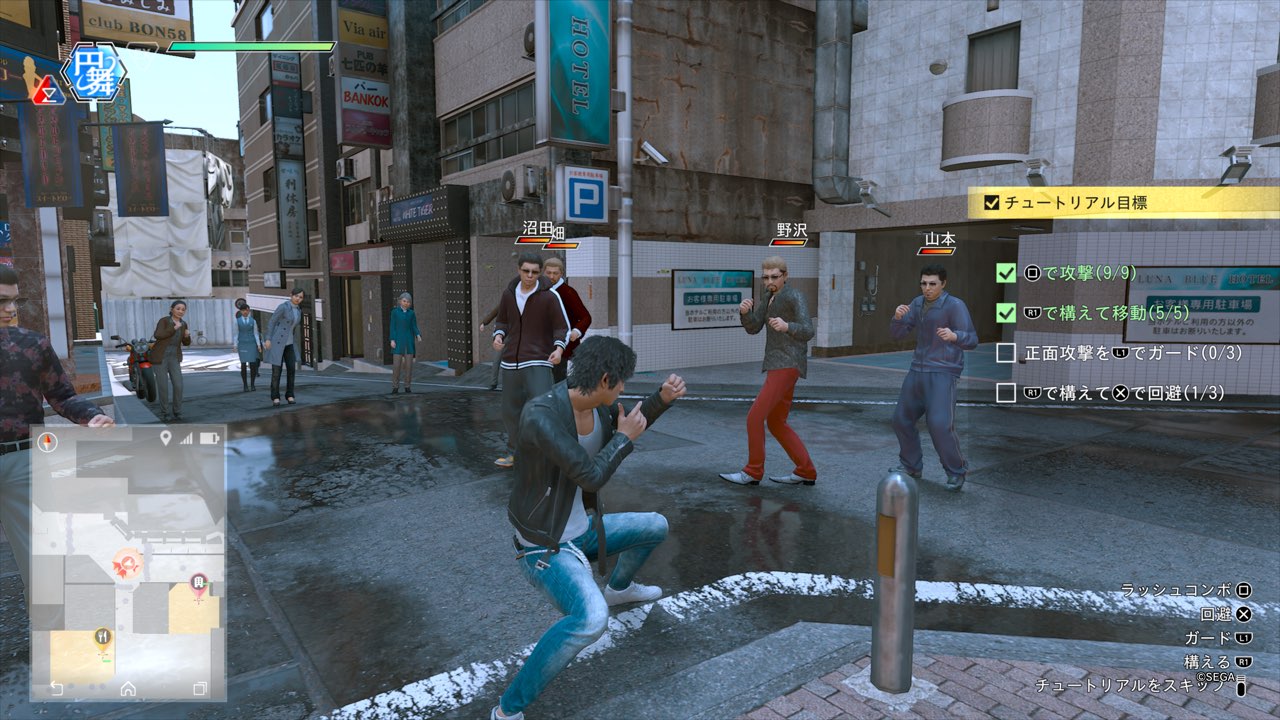This screenshot has width=1280, height=720.
Task: Select the 構えて回避(1/3) objective row
Action: 1110,393
